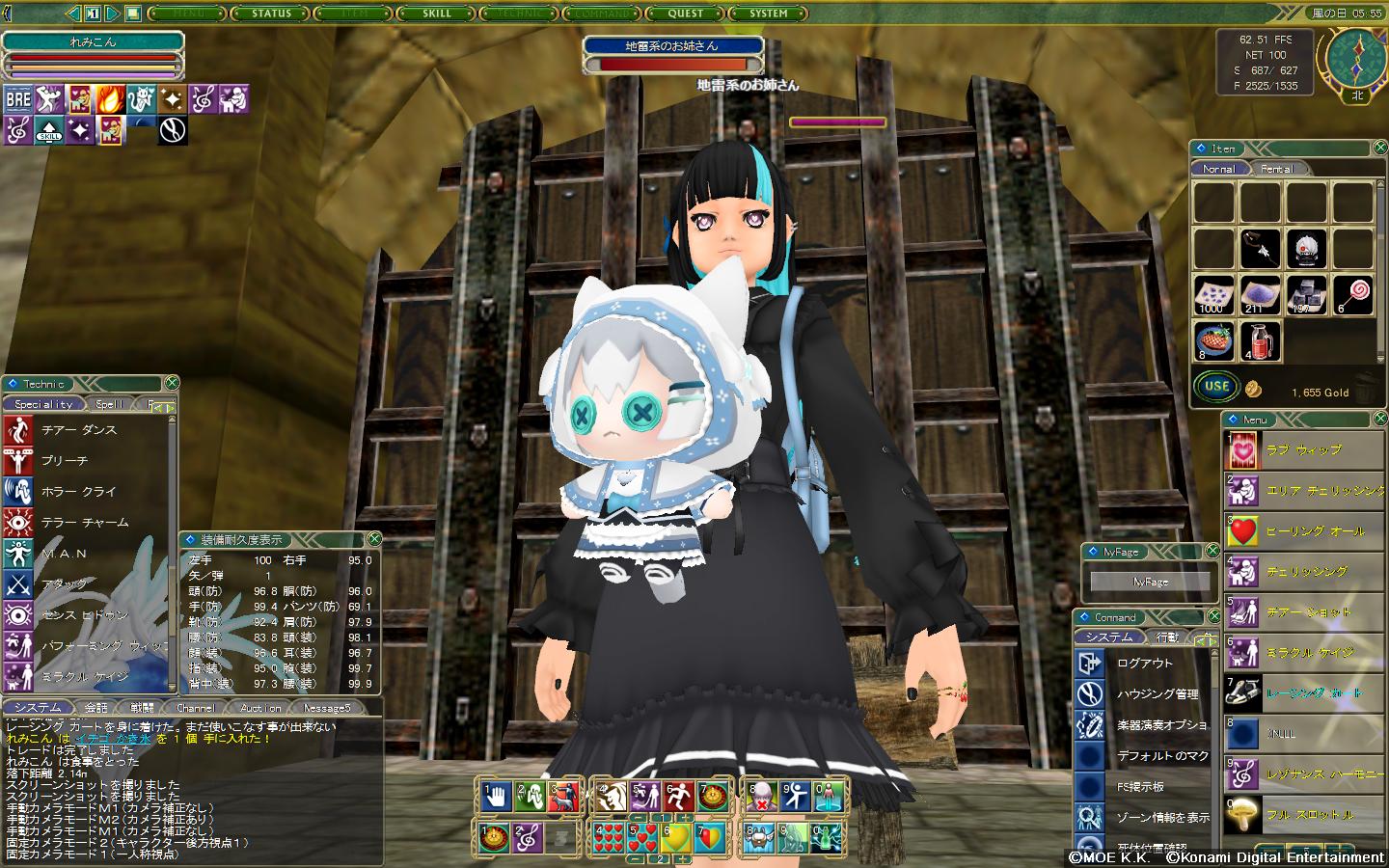Click the USE button in the item window

pos(1217,387)
